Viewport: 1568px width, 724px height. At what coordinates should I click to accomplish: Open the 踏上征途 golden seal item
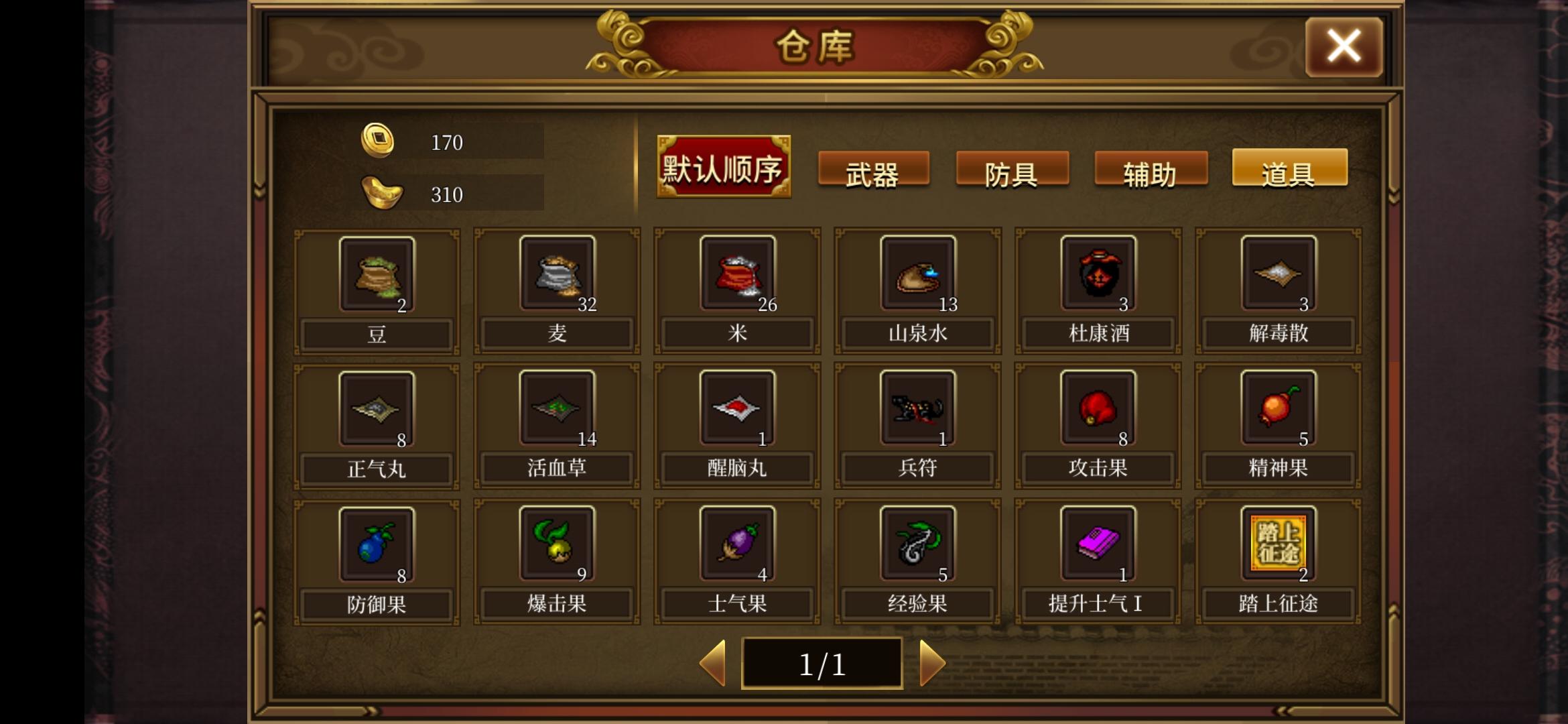coord(1277,543)
